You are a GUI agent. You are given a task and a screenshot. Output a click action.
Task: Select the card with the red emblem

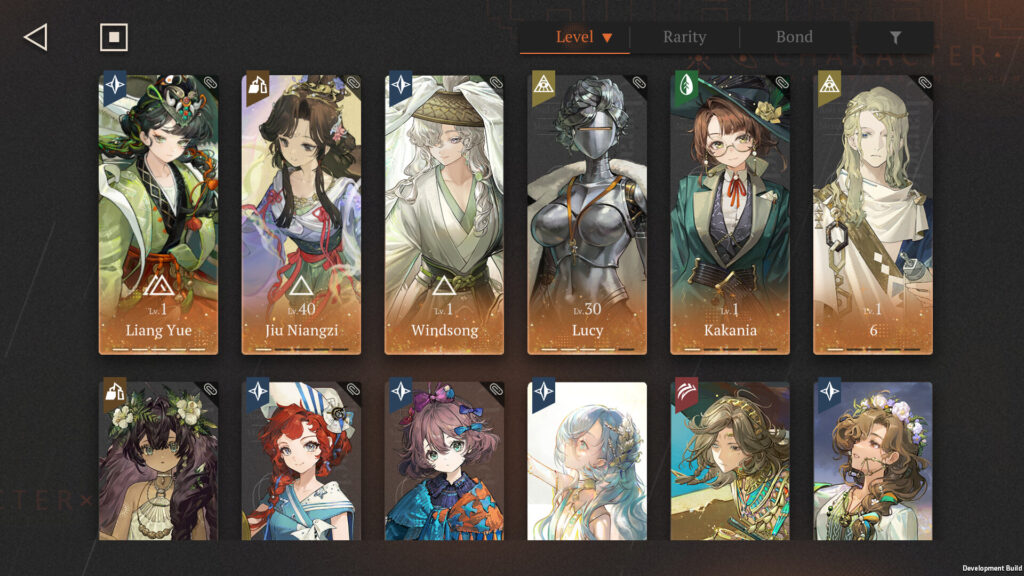[731, 461]
